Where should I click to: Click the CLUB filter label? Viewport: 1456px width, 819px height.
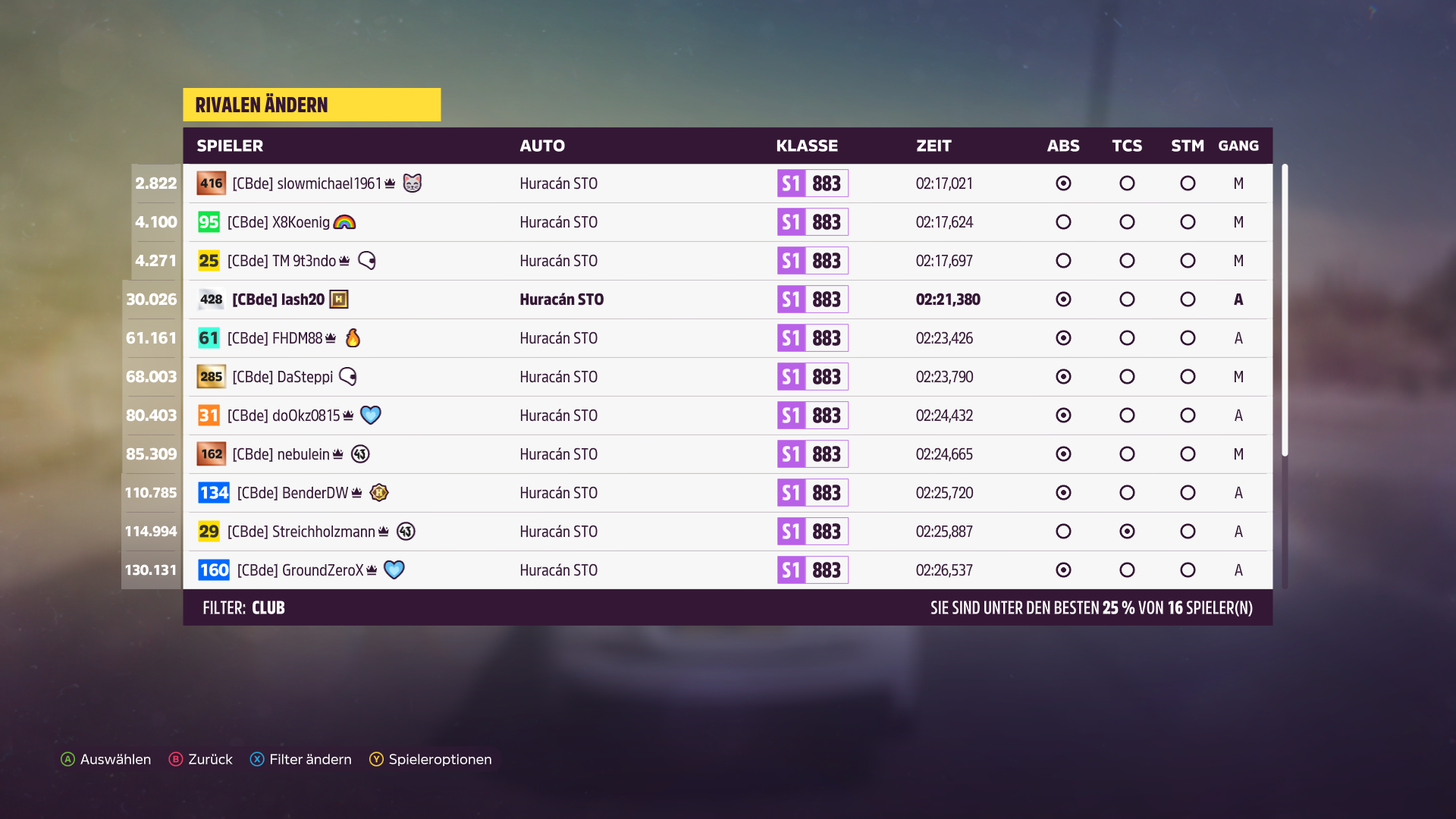pyautogui.click(x=268, y=607)
